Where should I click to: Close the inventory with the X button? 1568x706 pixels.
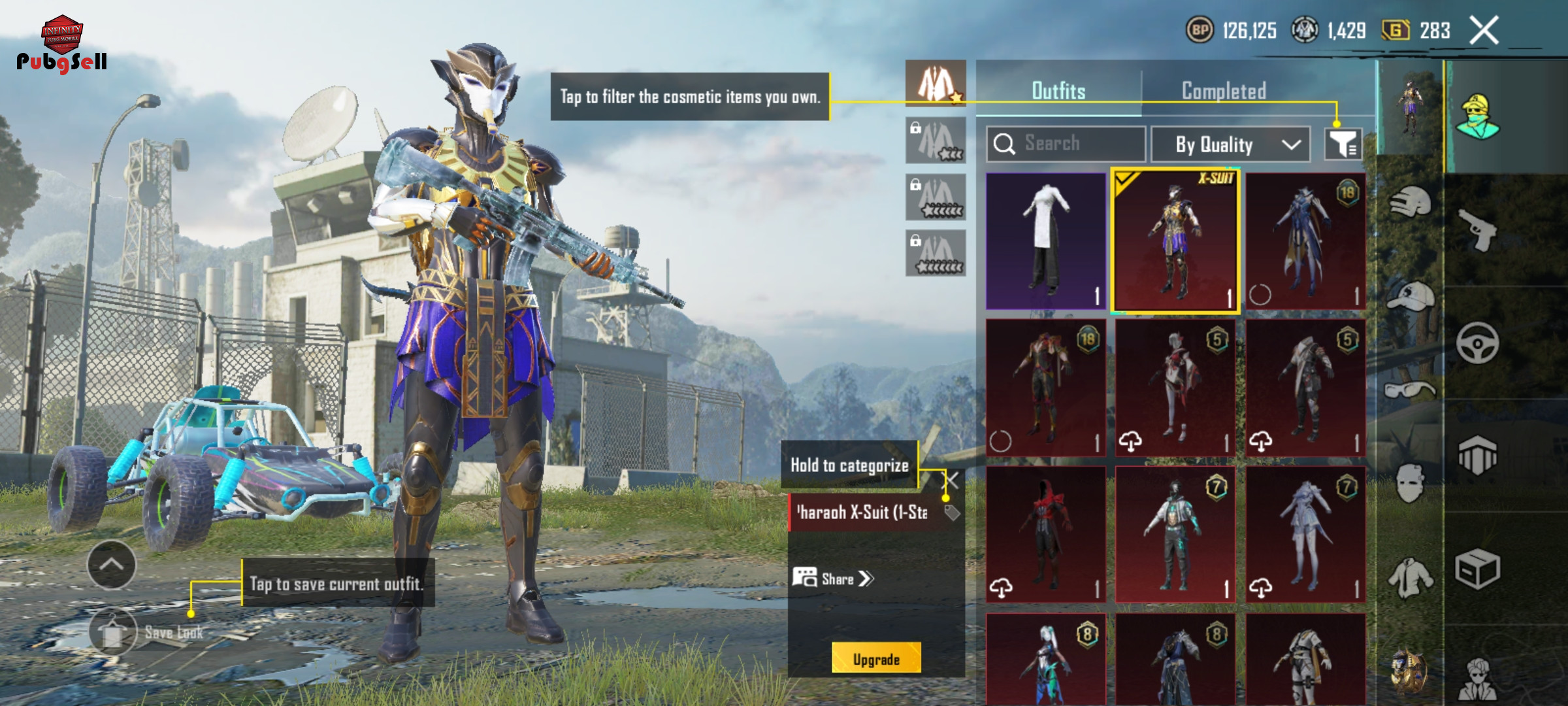coord(1484,31)
